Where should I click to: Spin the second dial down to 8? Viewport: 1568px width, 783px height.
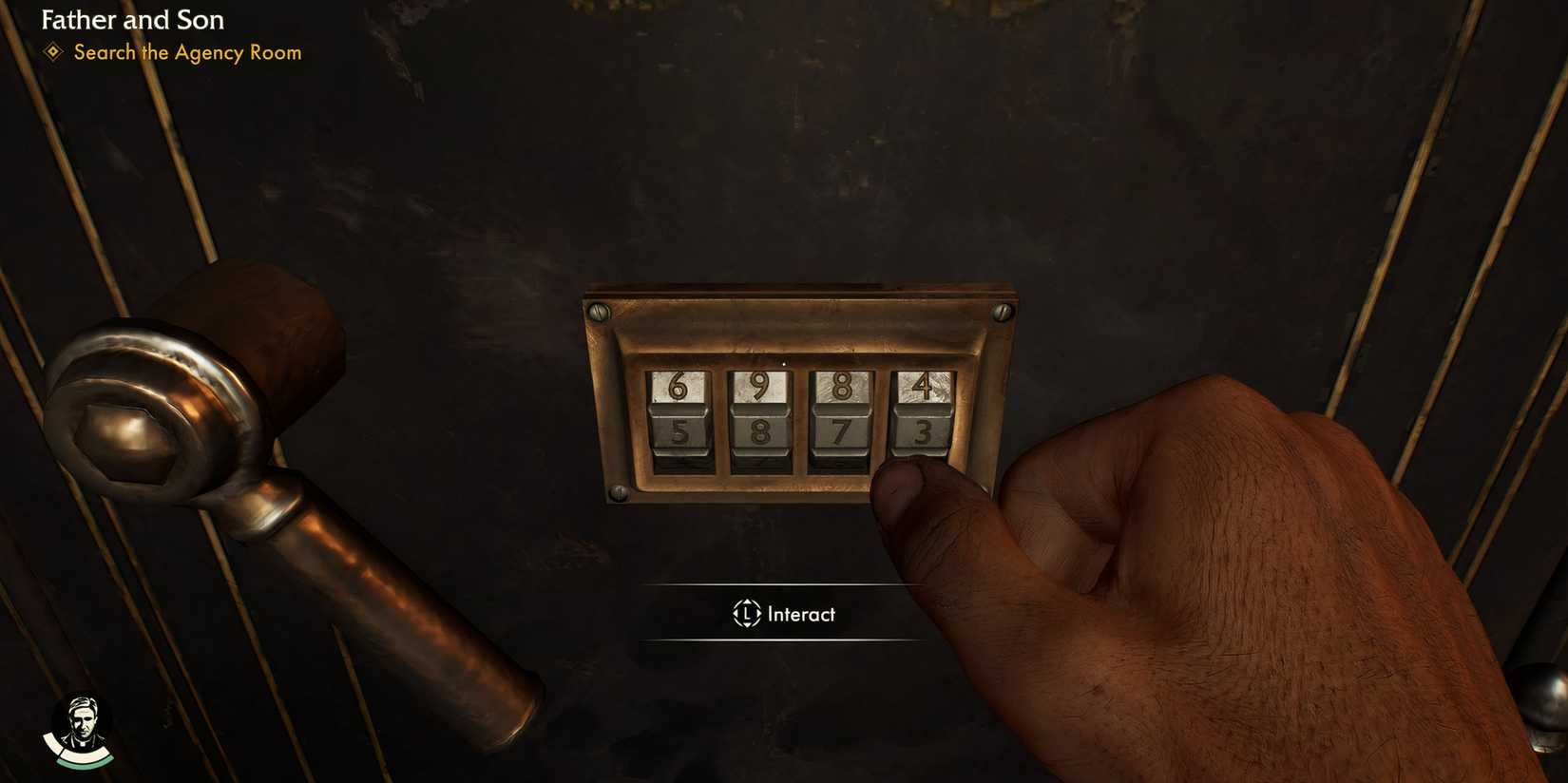pos(760,432)
